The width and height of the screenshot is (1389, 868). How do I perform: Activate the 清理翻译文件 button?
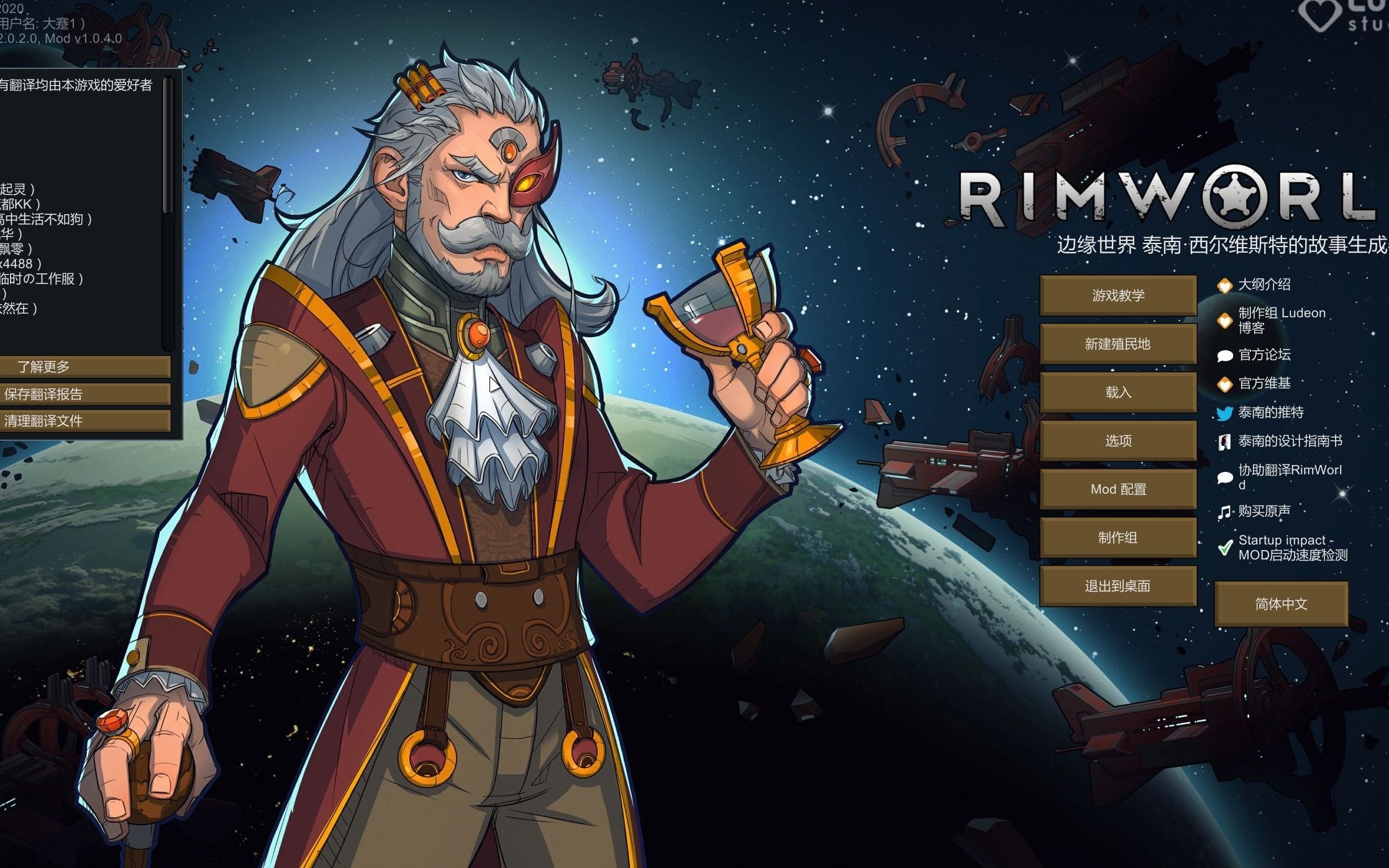(x=84, y=420)
